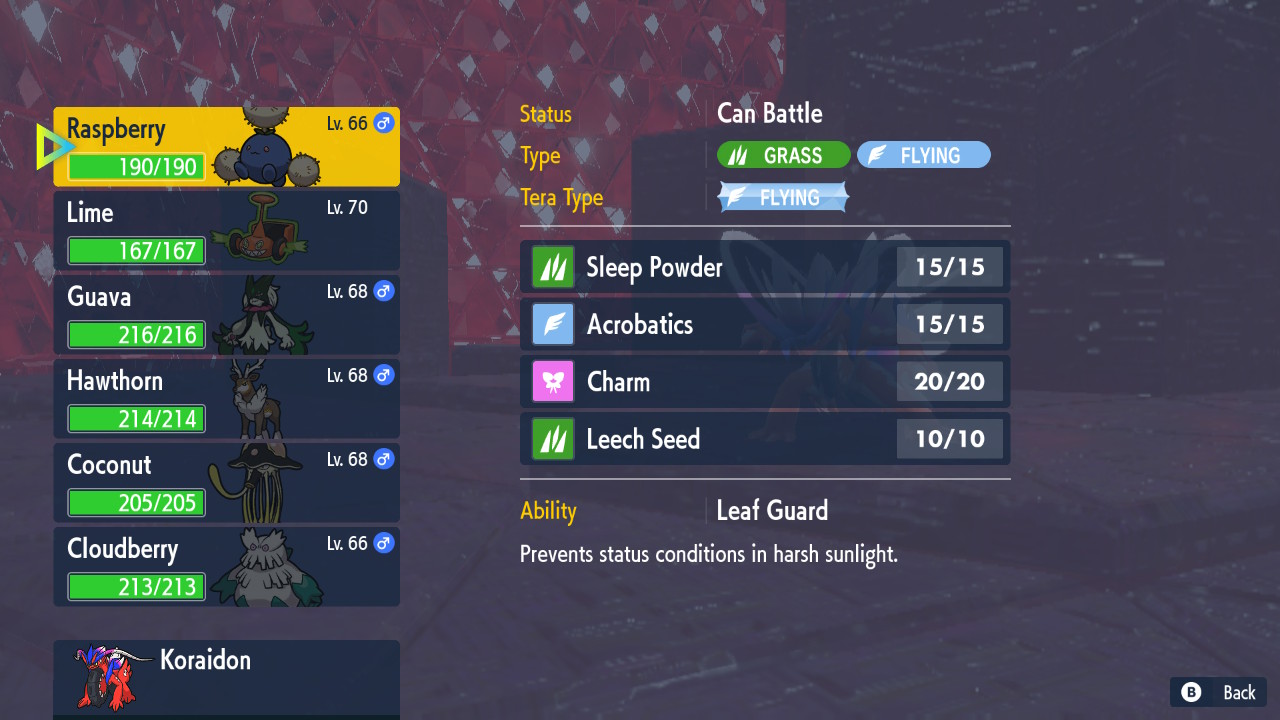The image size is (1280, 720).
Task: Select the Sleep Powder move
Action: tap(764, 267)
